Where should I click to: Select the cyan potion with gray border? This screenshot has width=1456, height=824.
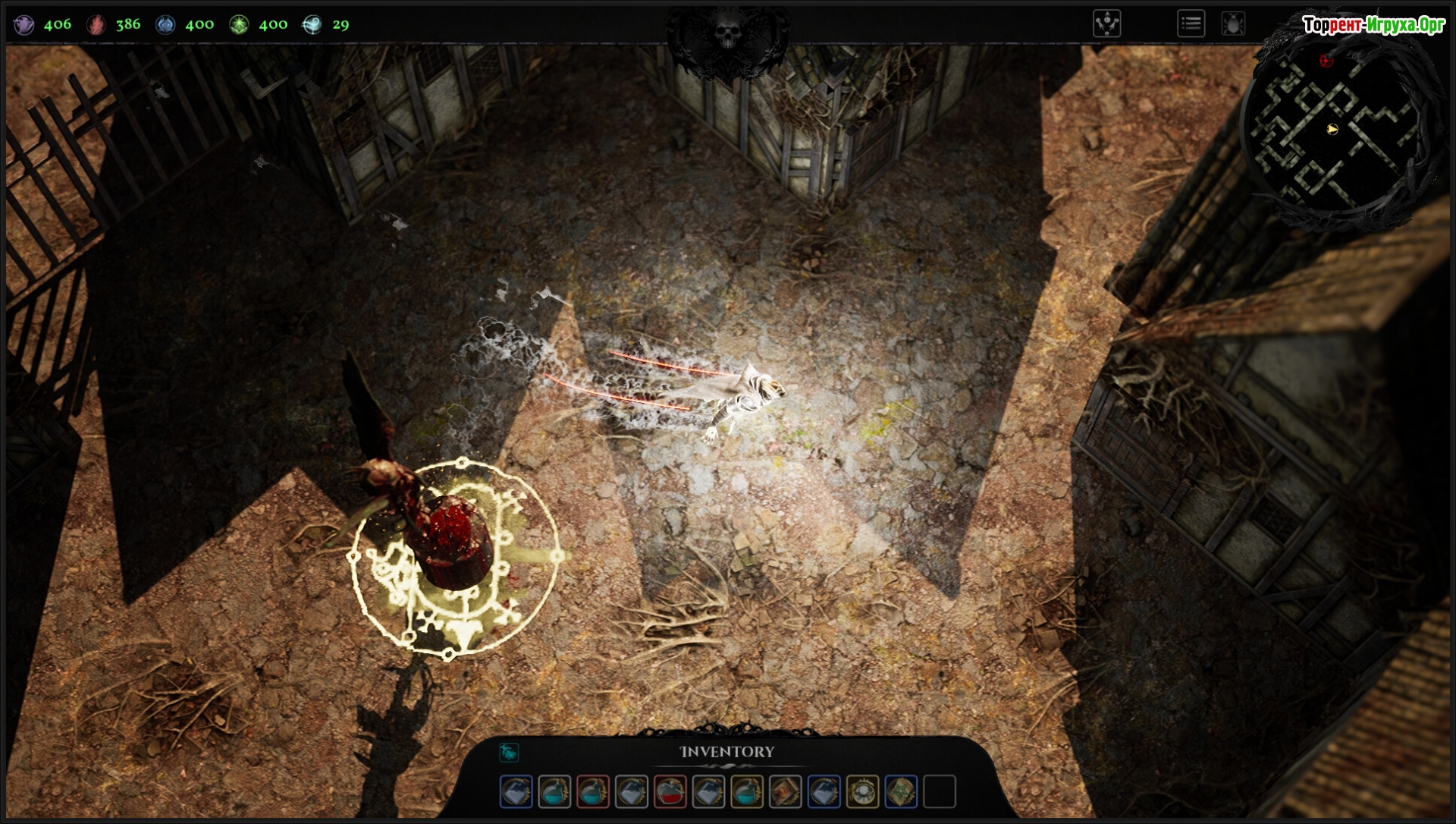click(x=554, y=791)
